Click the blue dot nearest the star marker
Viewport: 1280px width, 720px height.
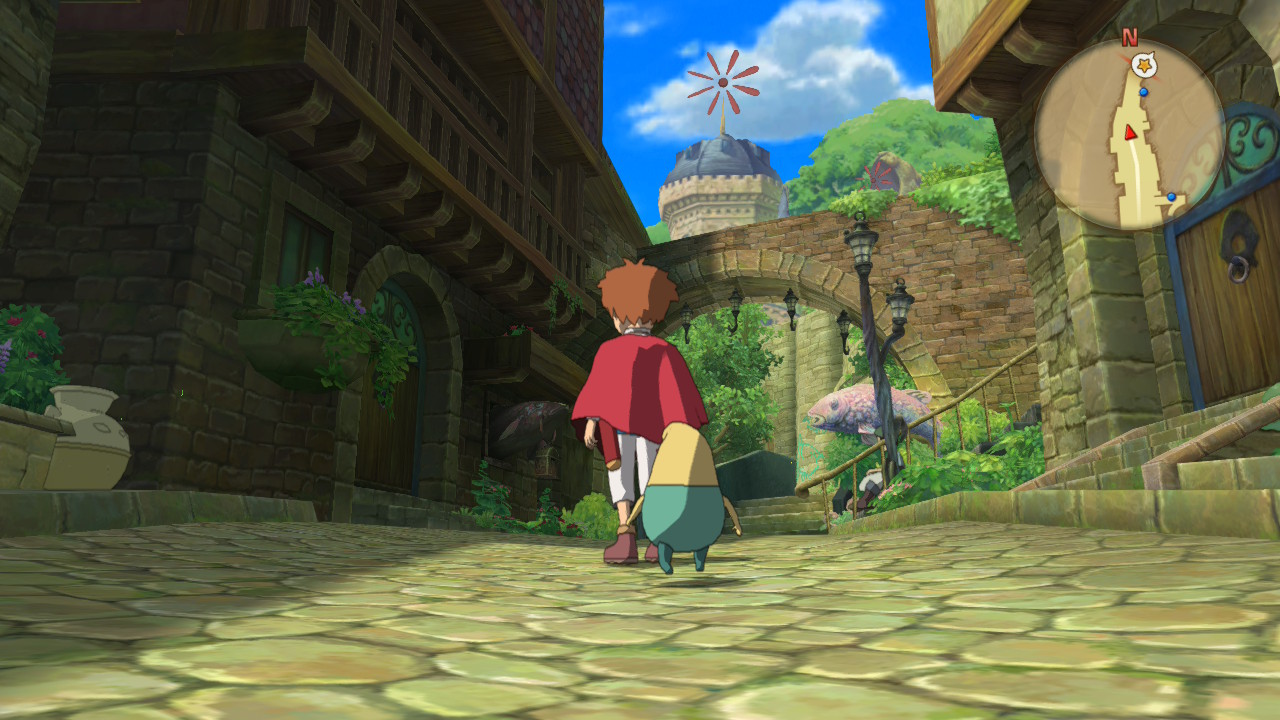click(1144, 92)
